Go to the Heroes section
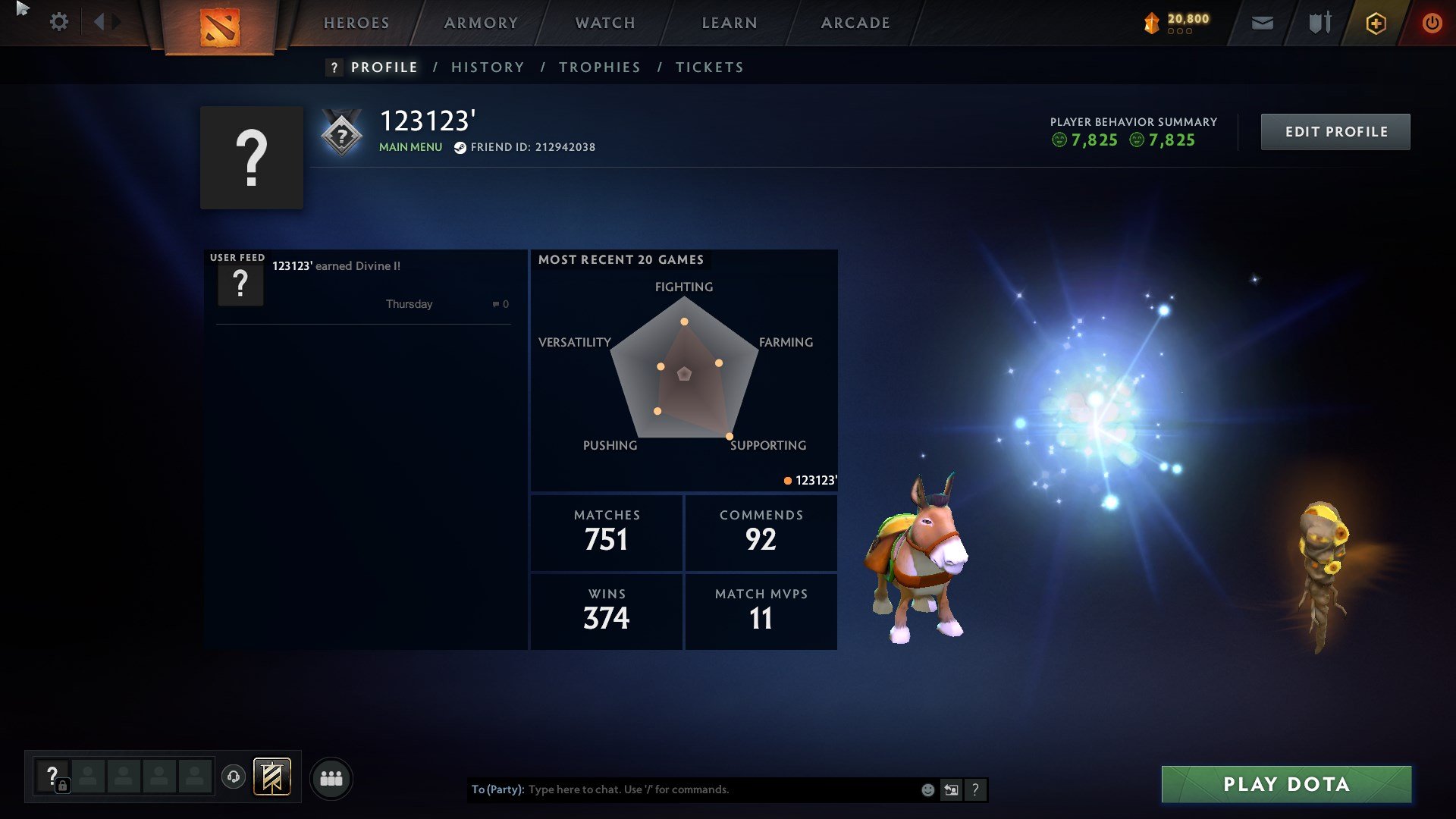The height and width of the screenshot is (819, 1456). pos(356,23)
